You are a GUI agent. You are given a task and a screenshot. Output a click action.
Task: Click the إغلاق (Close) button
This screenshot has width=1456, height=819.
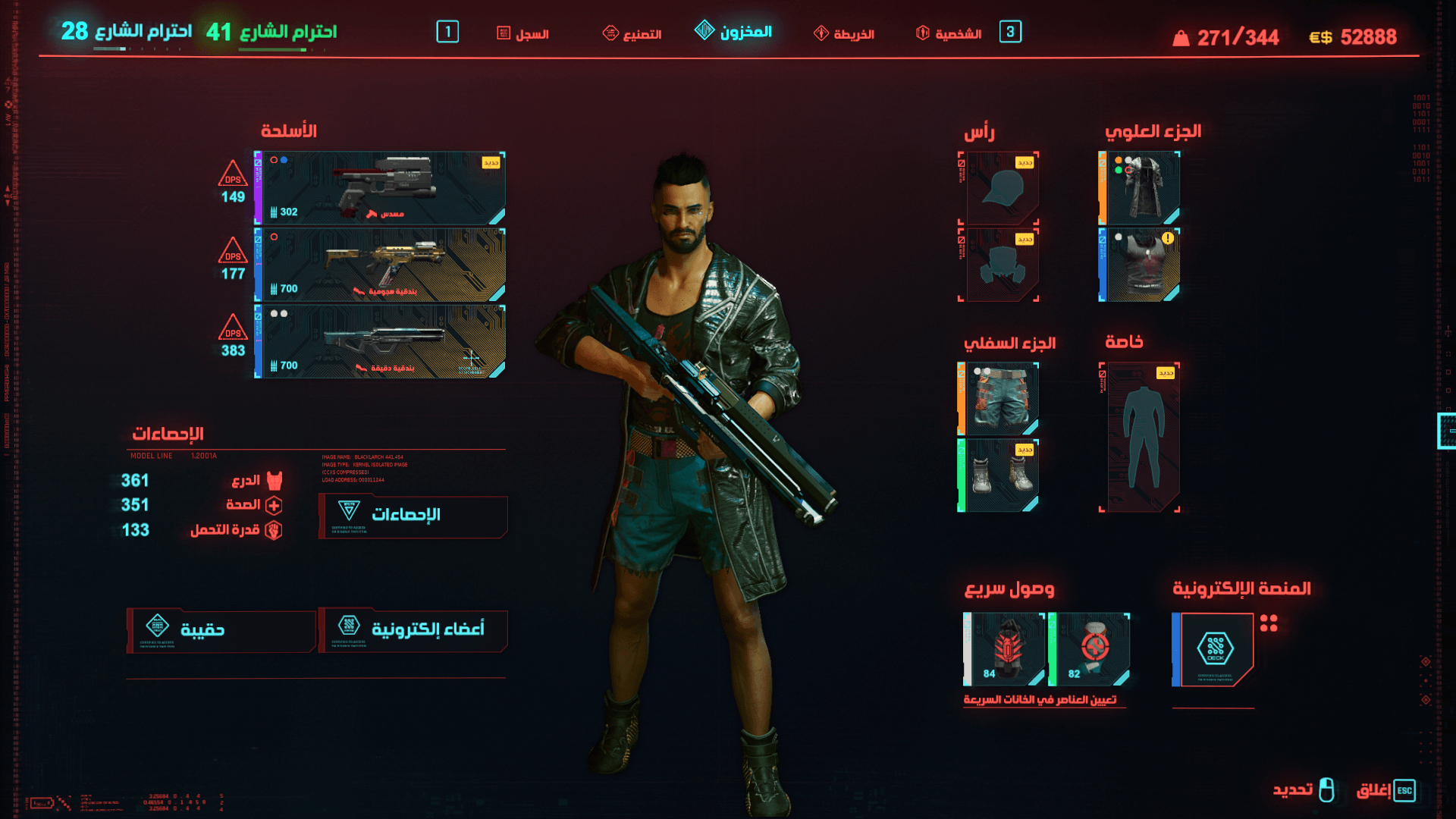click(x=1385, y=790)
